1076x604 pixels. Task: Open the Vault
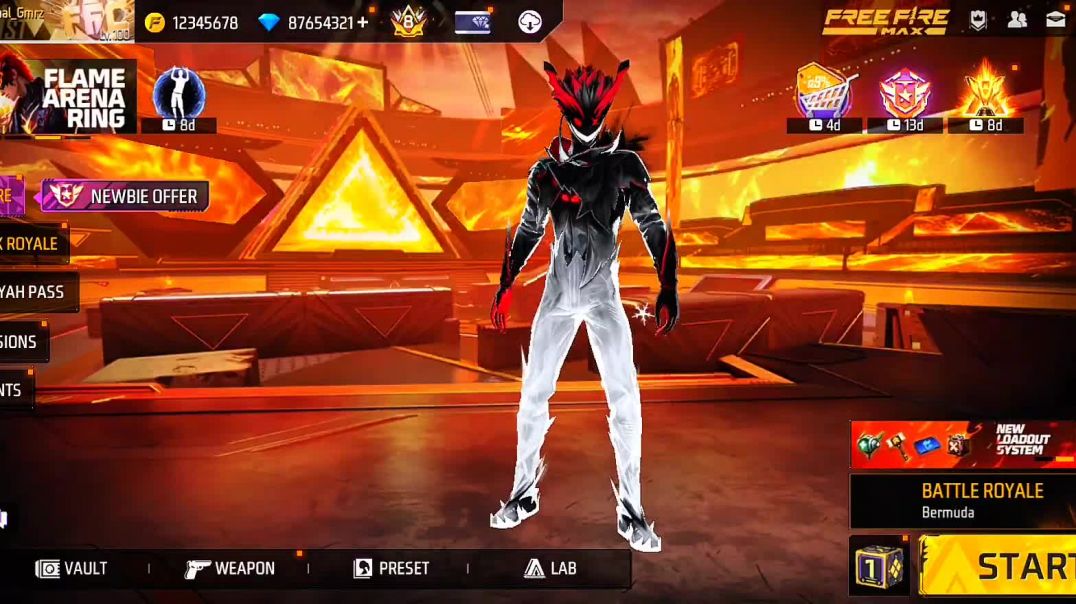72,568
